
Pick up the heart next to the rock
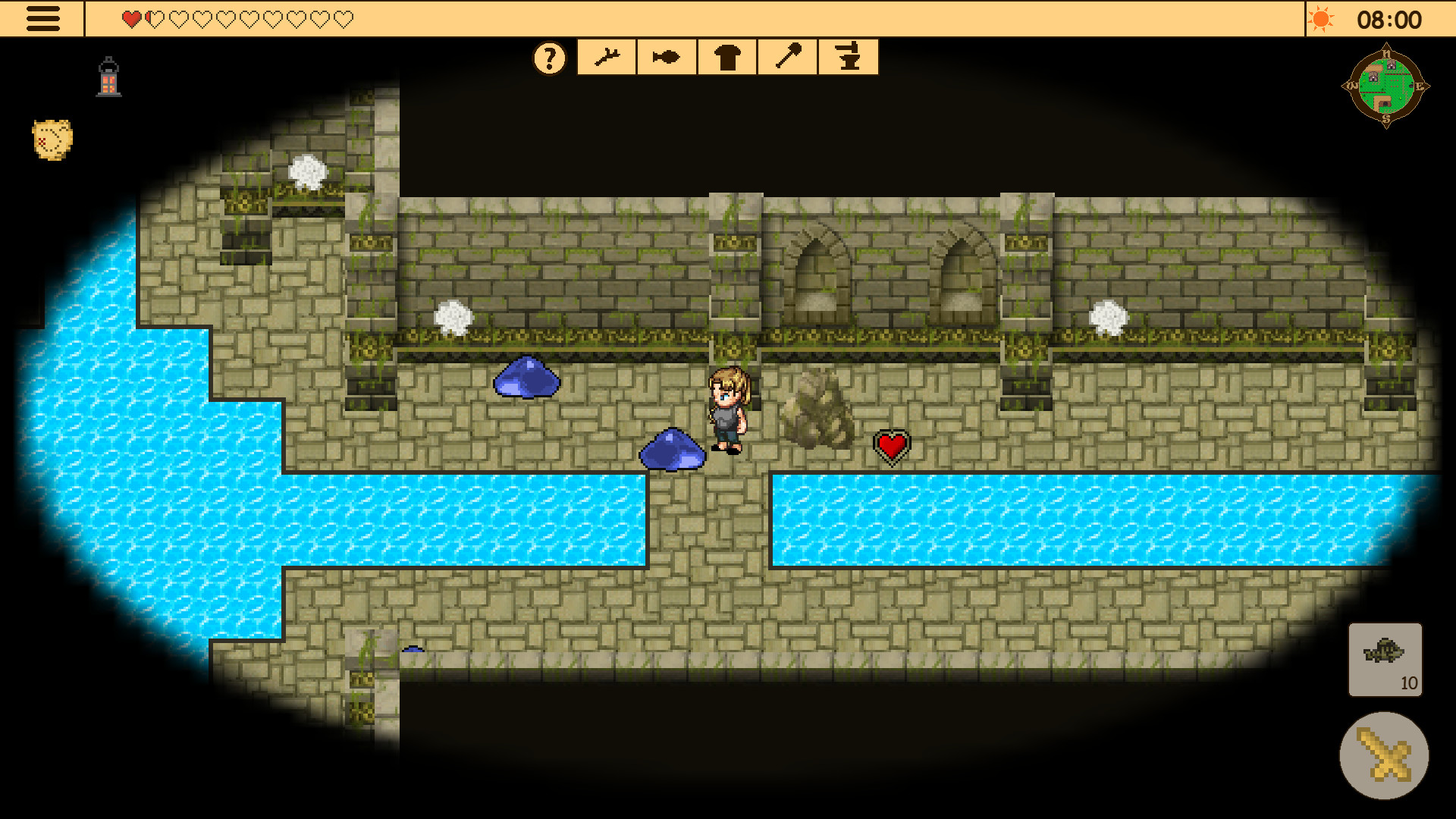coord(891,445)
